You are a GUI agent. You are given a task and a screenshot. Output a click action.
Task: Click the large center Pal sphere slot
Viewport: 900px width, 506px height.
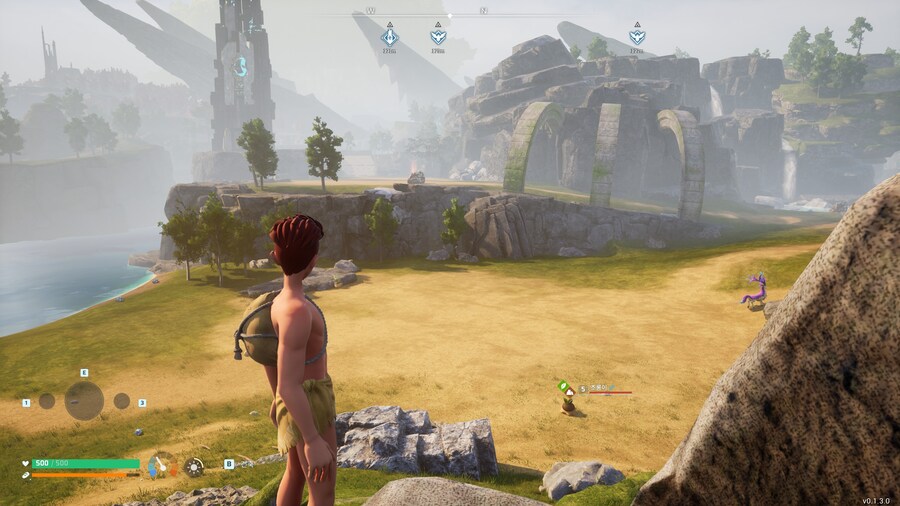[84, 401]
